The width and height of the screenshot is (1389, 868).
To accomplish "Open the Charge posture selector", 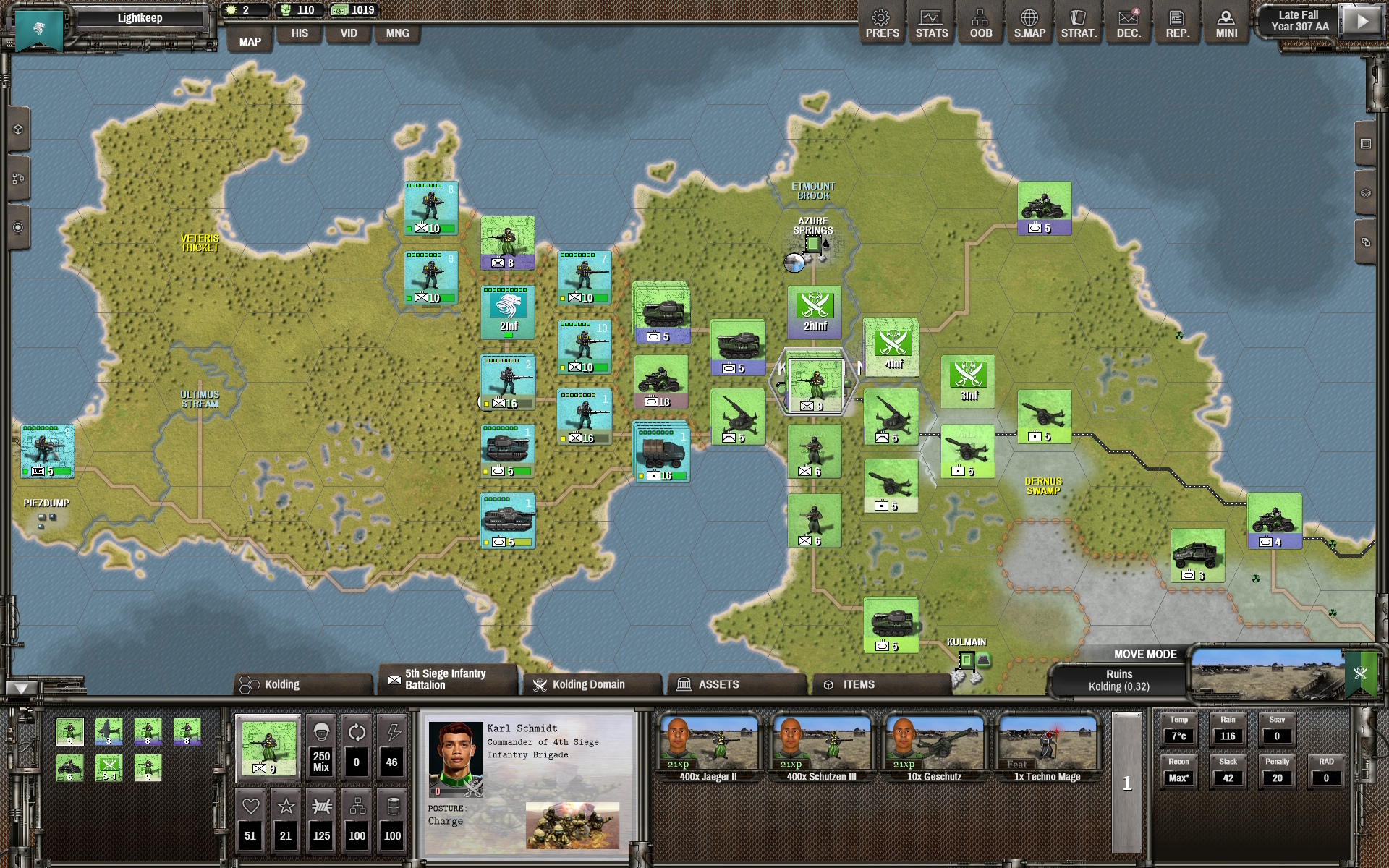I will [448, 821].
